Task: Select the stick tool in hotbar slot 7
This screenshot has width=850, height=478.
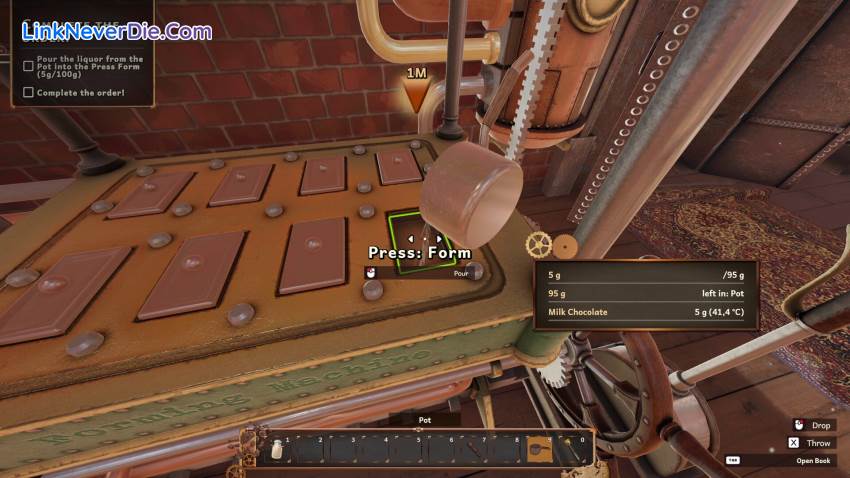Action: click(x=473, y=449)
